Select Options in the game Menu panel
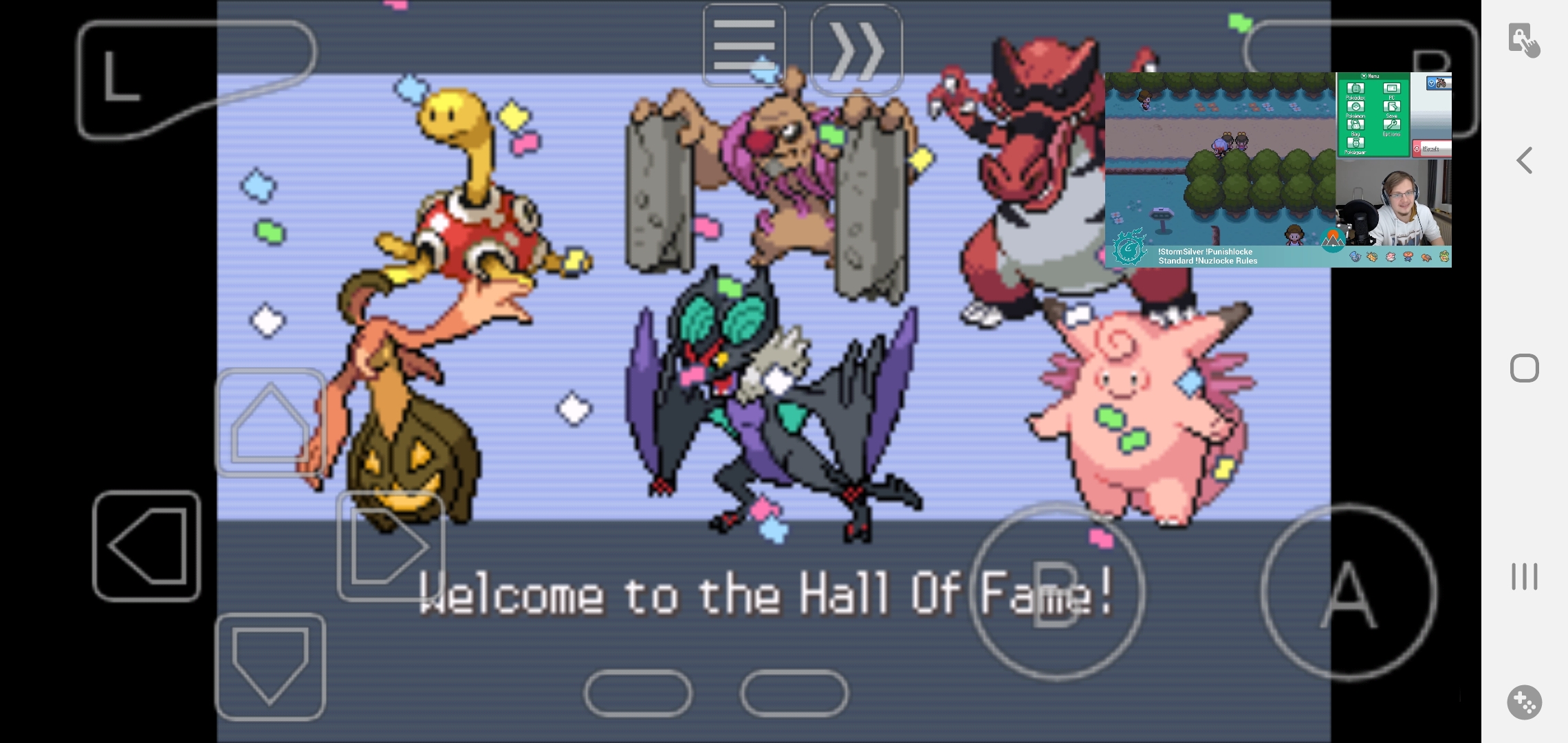 [1392, 125]
